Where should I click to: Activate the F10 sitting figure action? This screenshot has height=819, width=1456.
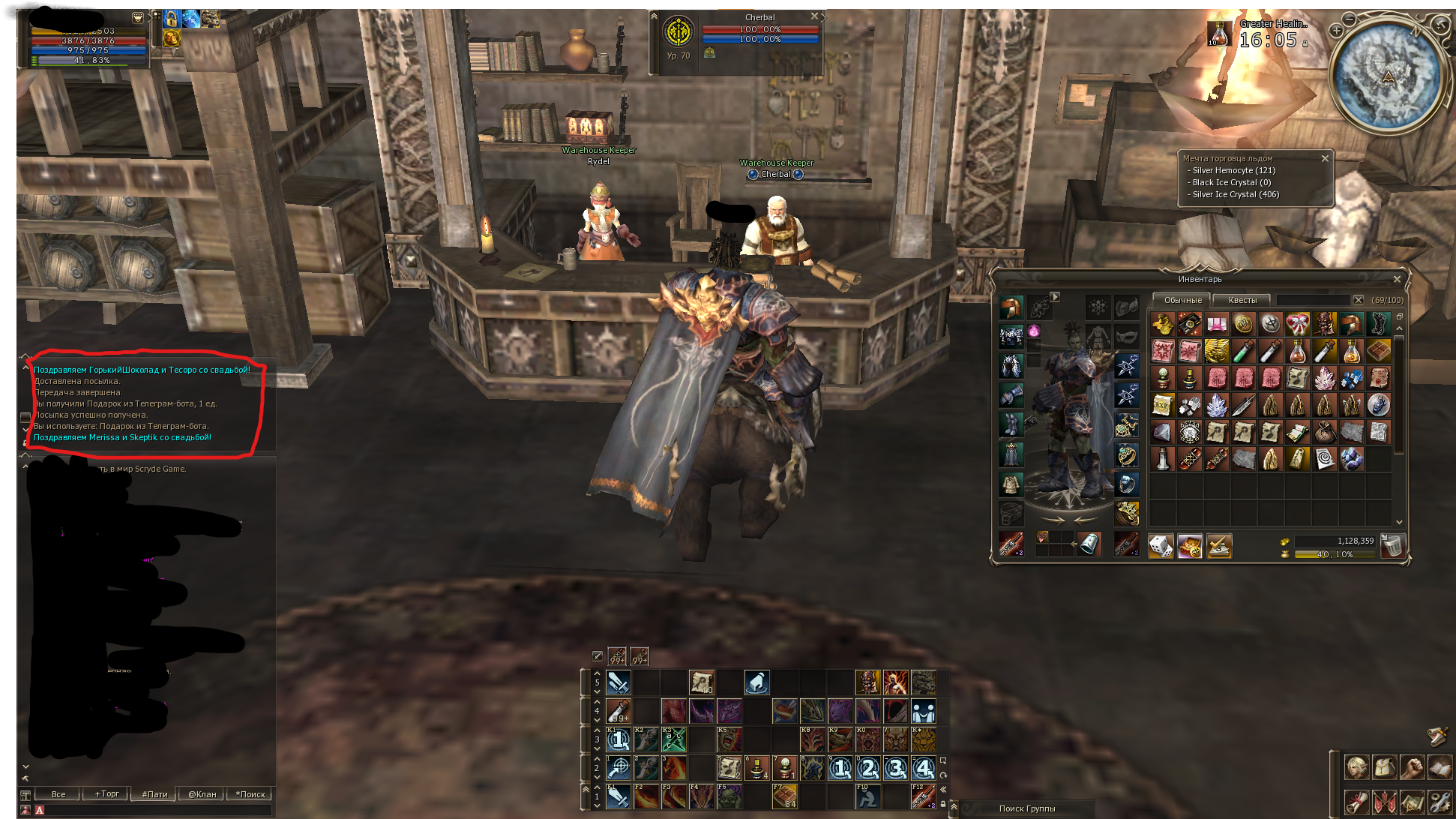click(x=867, y=796)
